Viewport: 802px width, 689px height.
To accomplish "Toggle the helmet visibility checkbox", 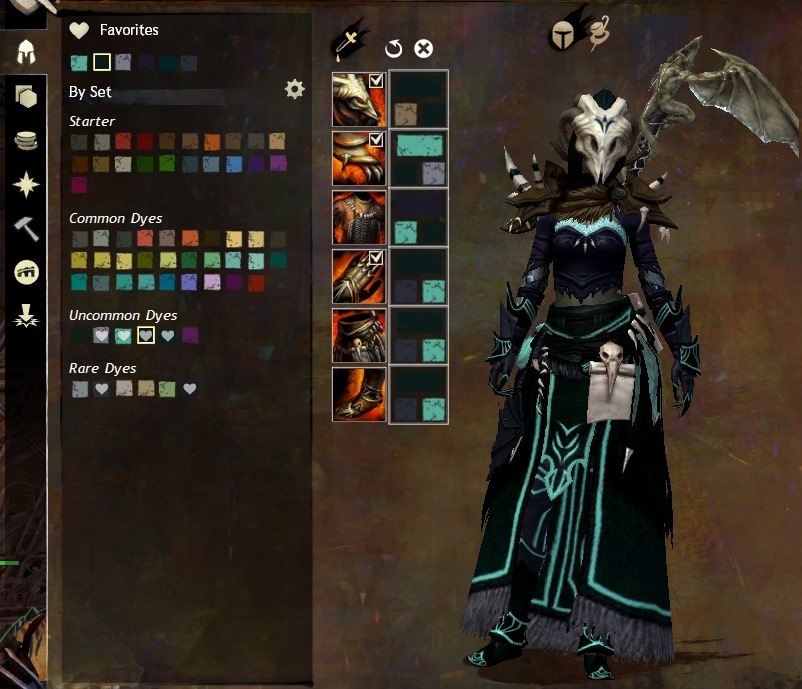I will tap(377, 81).
